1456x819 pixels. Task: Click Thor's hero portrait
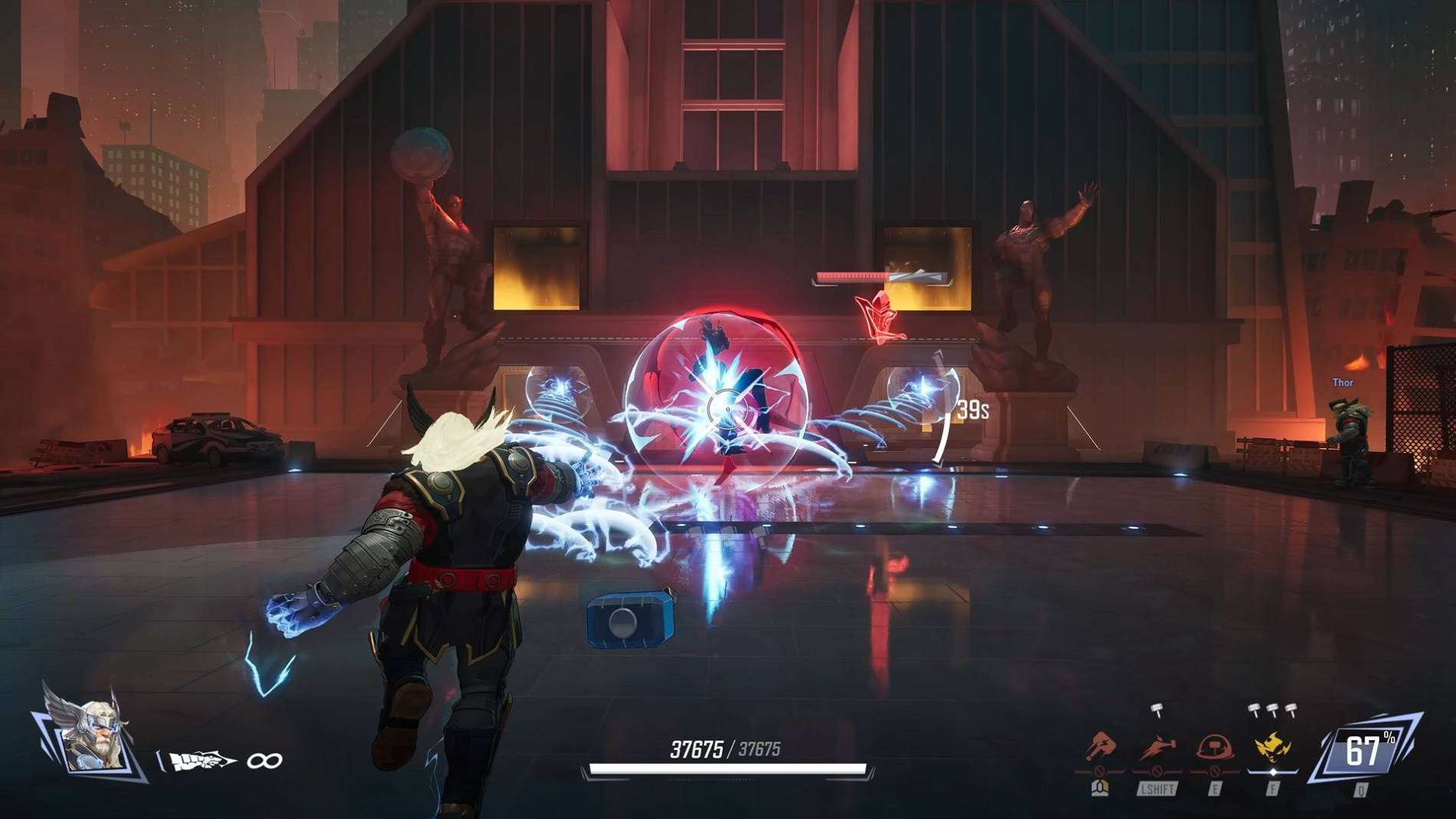click(92, 737)
